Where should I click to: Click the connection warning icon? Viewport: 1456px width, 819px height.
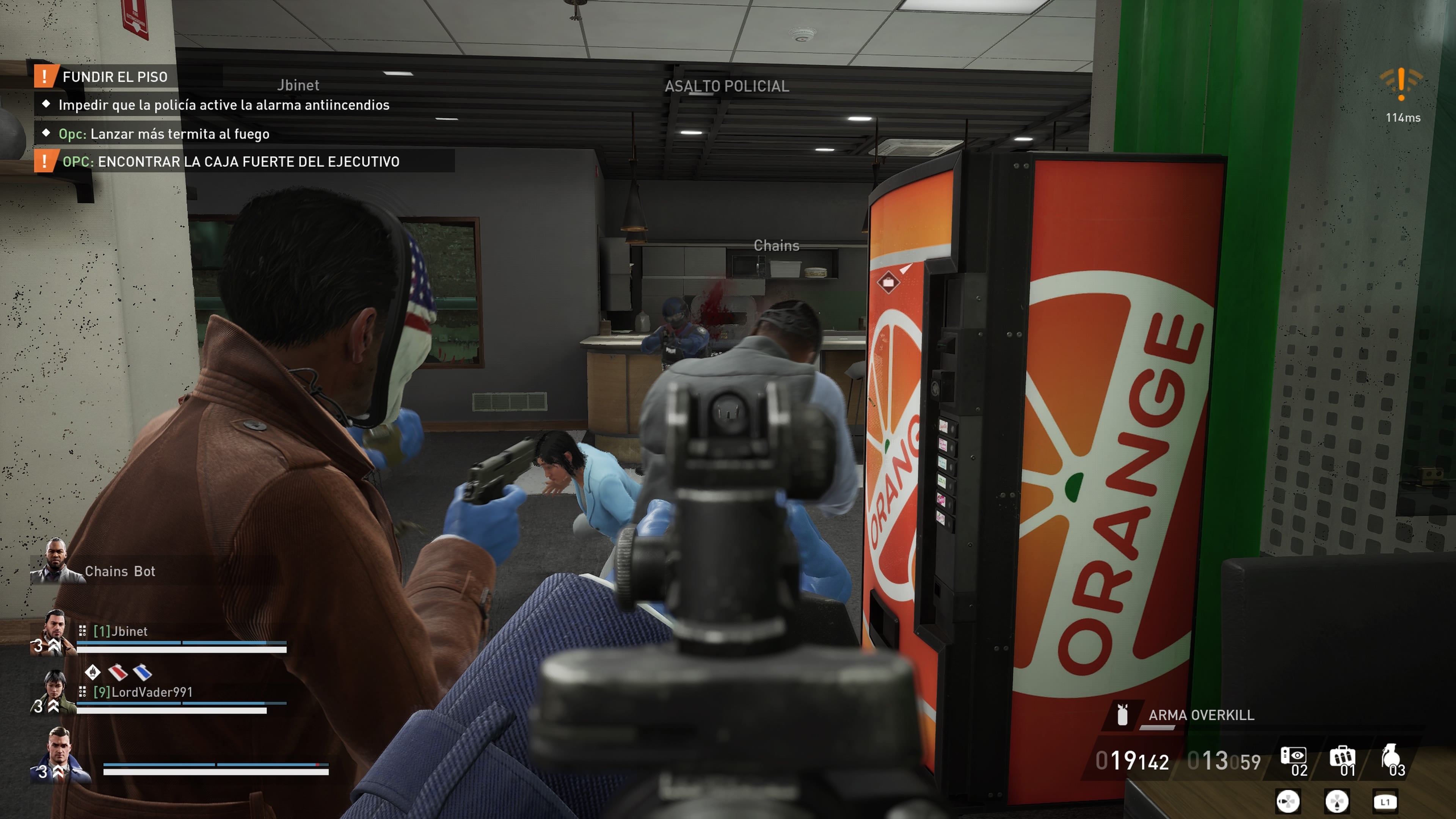pos(1401,84)
